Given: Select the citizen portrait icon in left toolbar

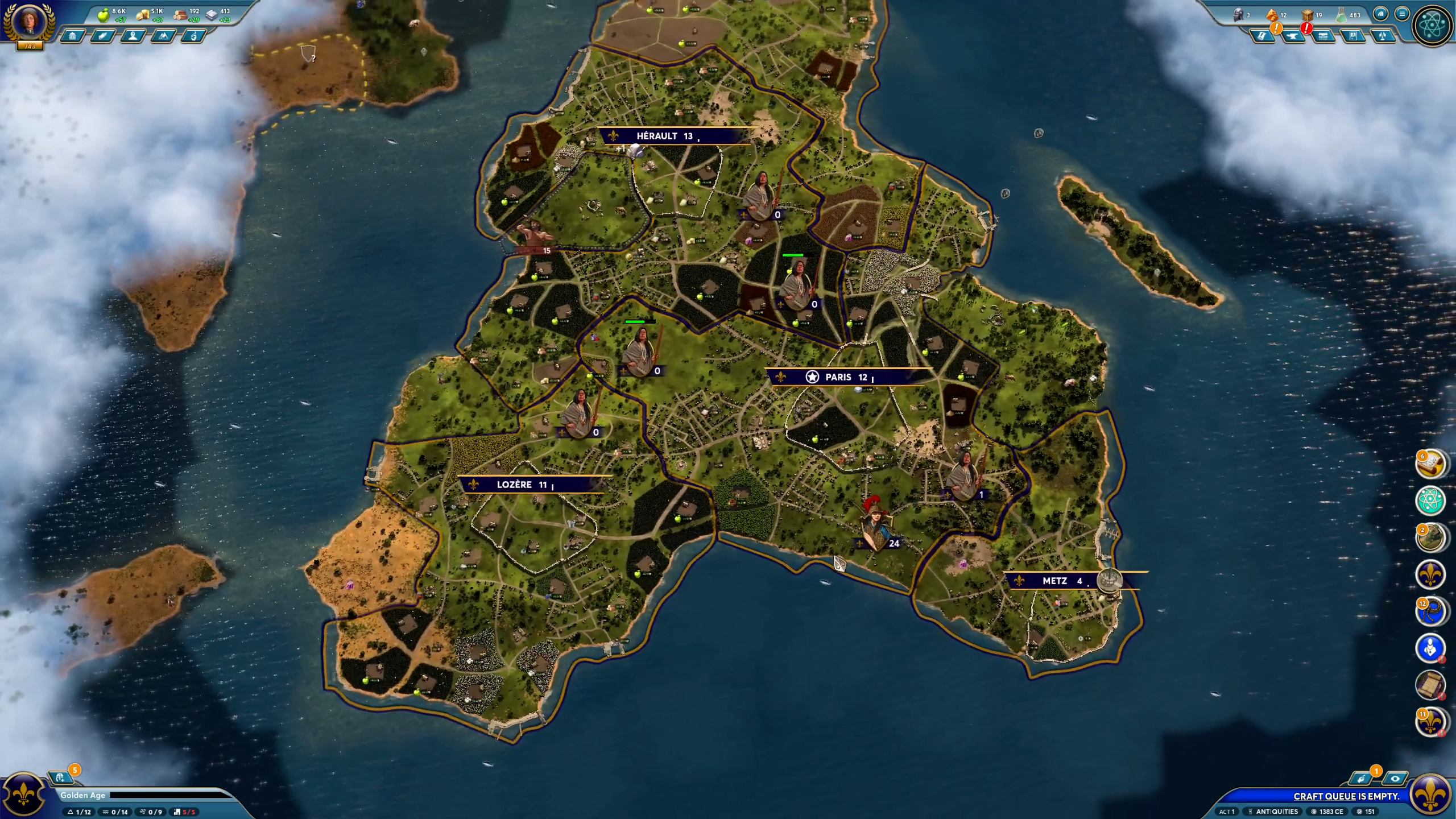Looking at the screenshot, I should tap(134, 36).
